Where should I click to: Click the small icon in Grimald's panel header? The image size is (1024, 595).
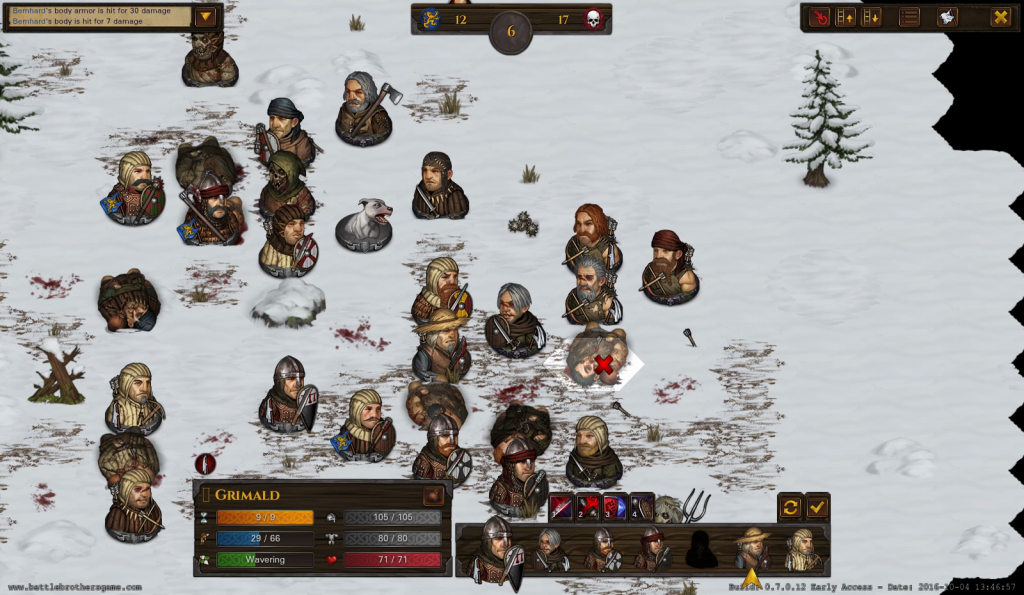pos(433,495)
